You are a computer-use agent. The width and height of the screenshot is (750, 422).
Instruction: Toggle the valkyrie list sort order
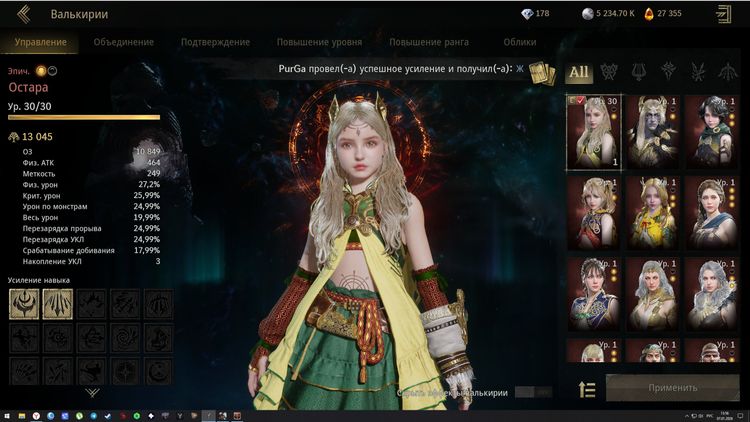(x=587, y=389)
